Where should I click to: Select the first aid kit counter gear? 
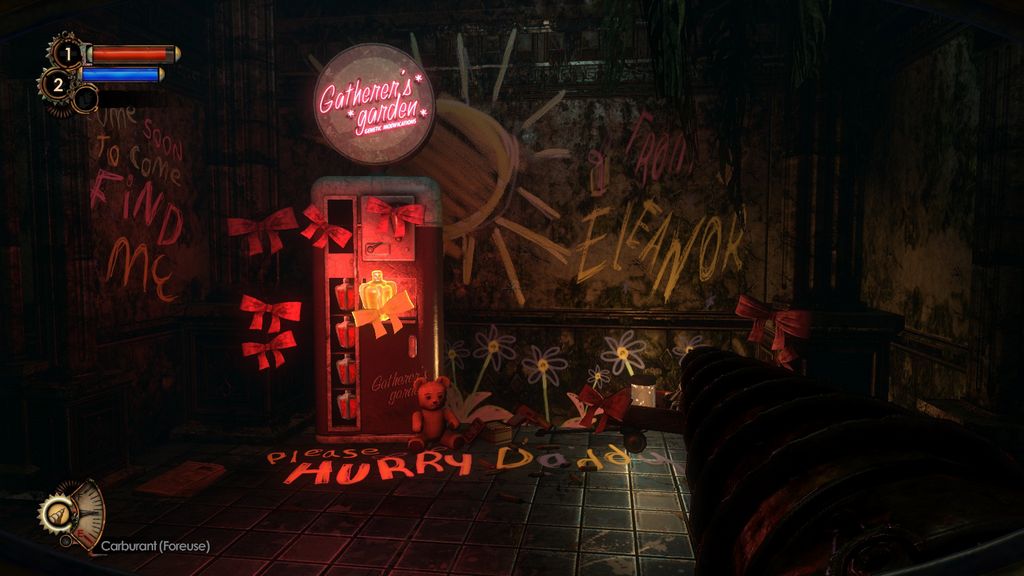point(65,53)
